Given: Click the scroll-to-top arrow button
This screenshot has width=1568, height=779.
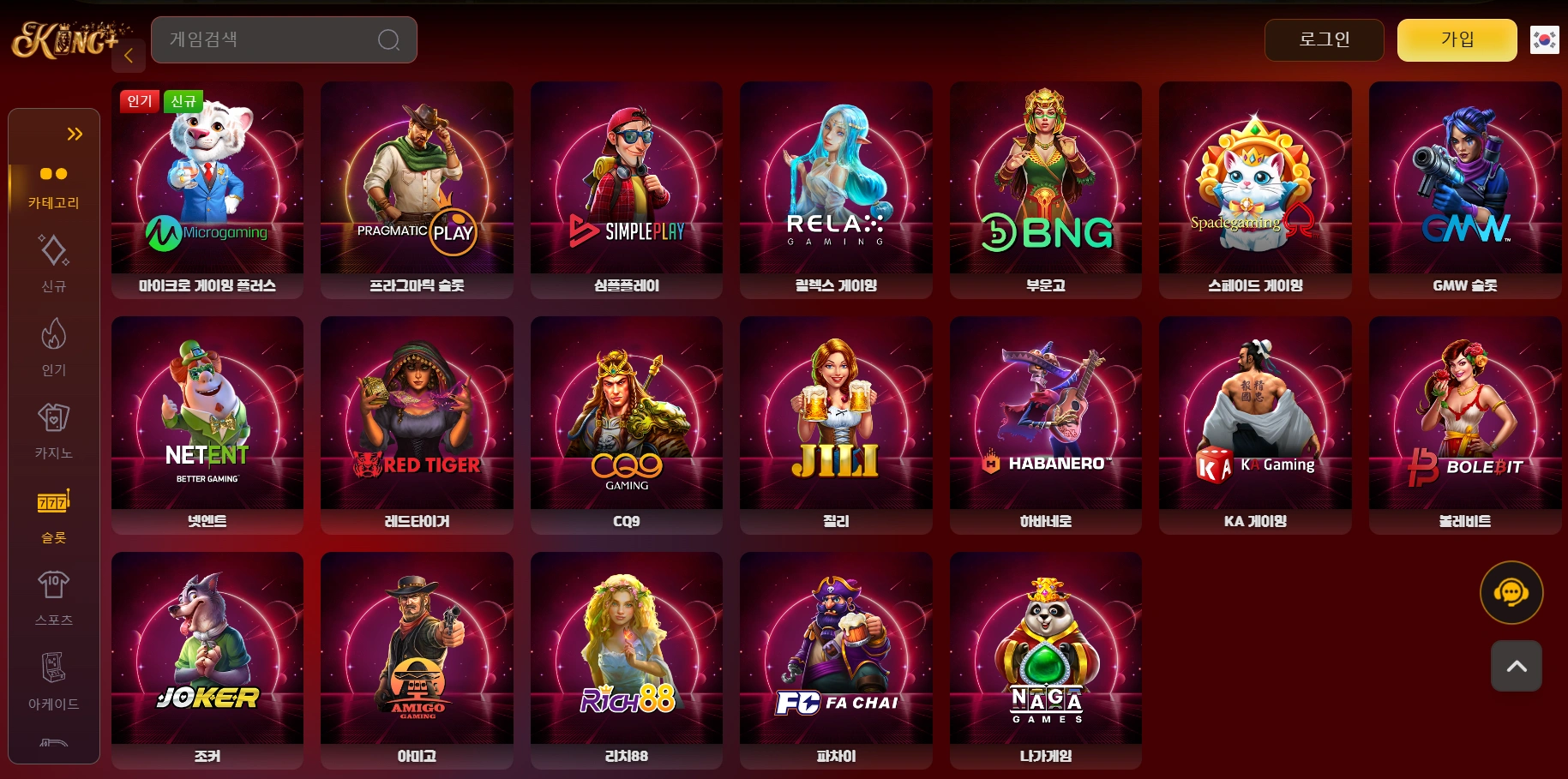Looking at the screenshot, I should click(x=1516, y=666).
